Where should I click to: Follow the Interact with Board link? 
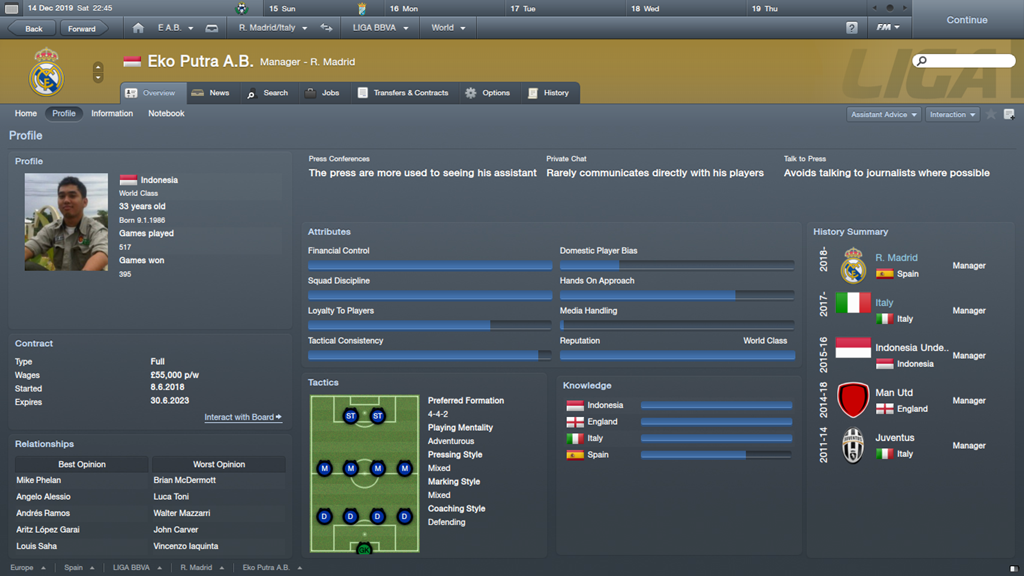pos(243,417)
